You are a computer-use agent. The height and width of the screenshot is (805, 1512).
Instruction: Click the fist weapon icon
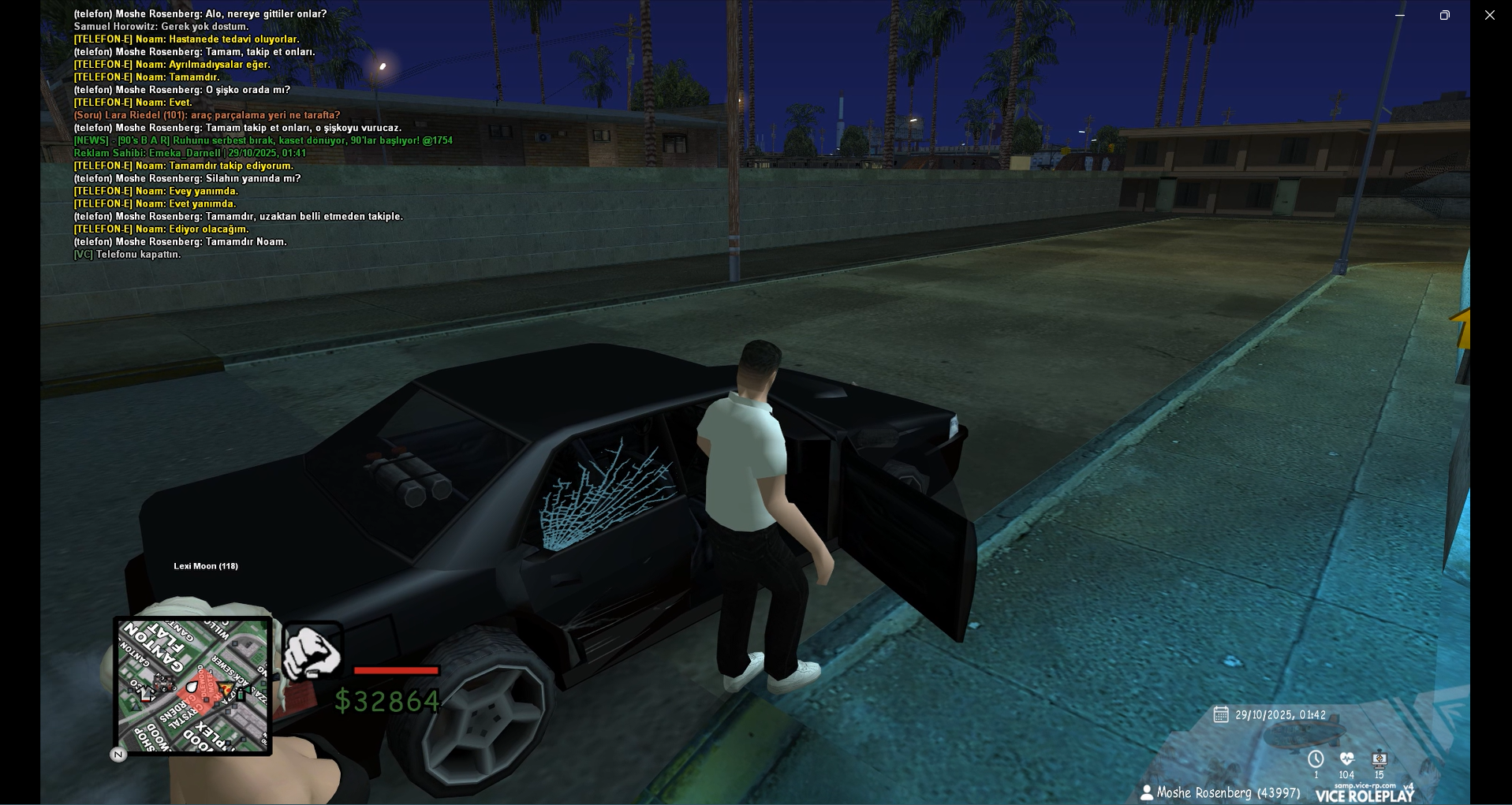point(312,651)
